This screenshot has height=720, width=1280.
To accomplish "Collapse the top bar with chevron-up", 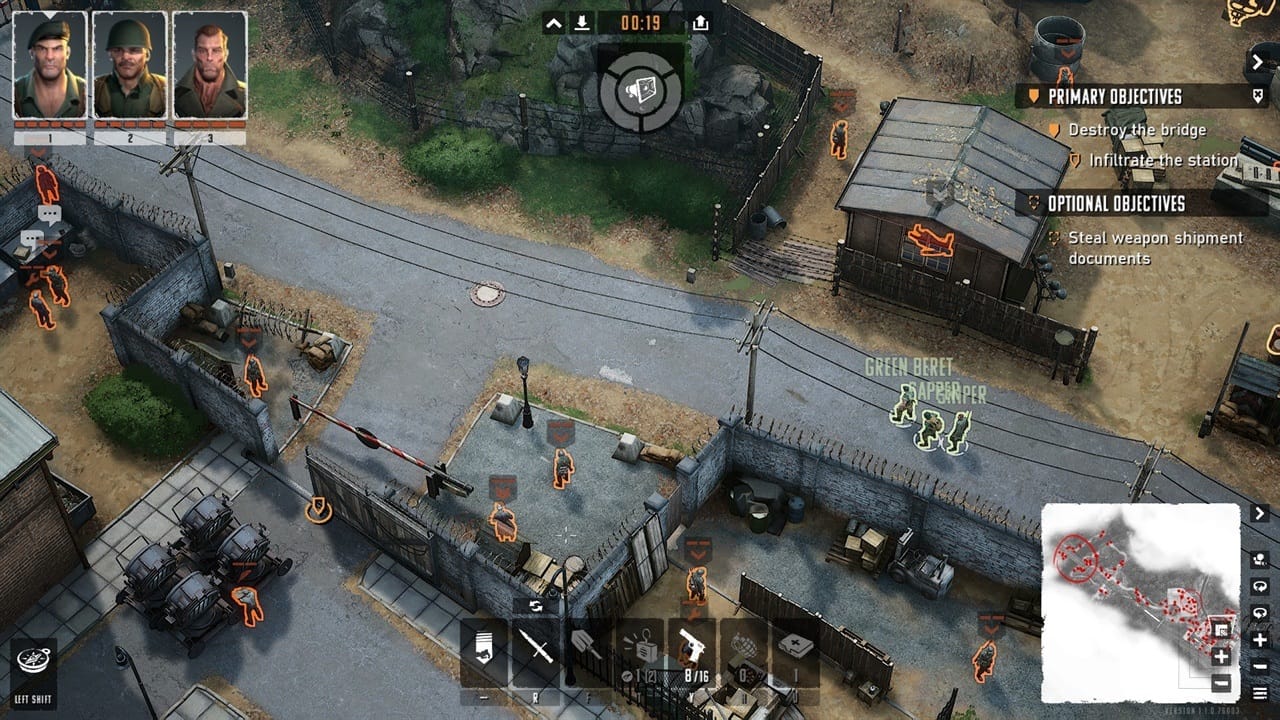I will pyautogui.click(x=554, y=23).
